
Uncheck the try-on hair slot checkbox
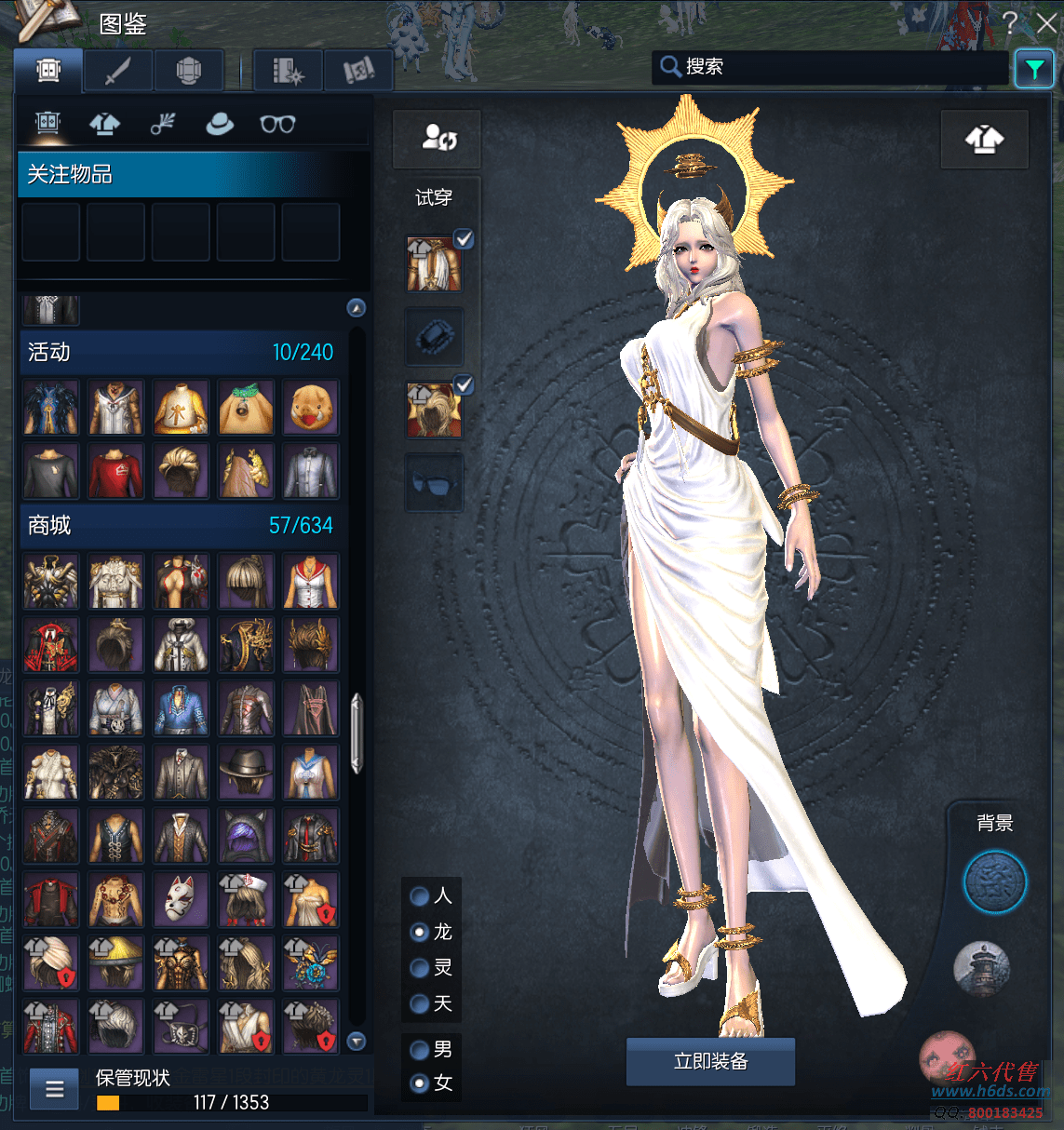click(x=464, y=384)
